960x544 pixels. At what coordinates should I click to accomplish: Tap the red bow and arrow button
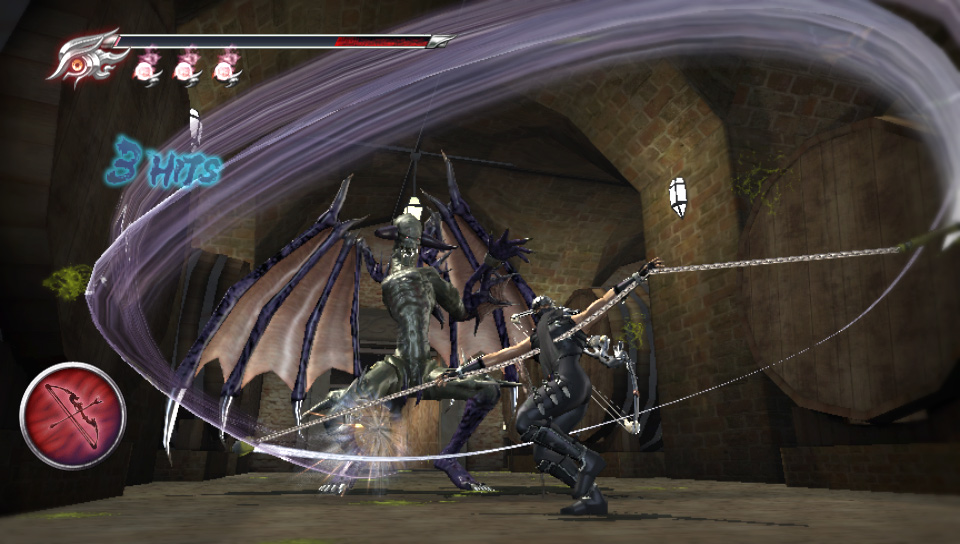73,415
